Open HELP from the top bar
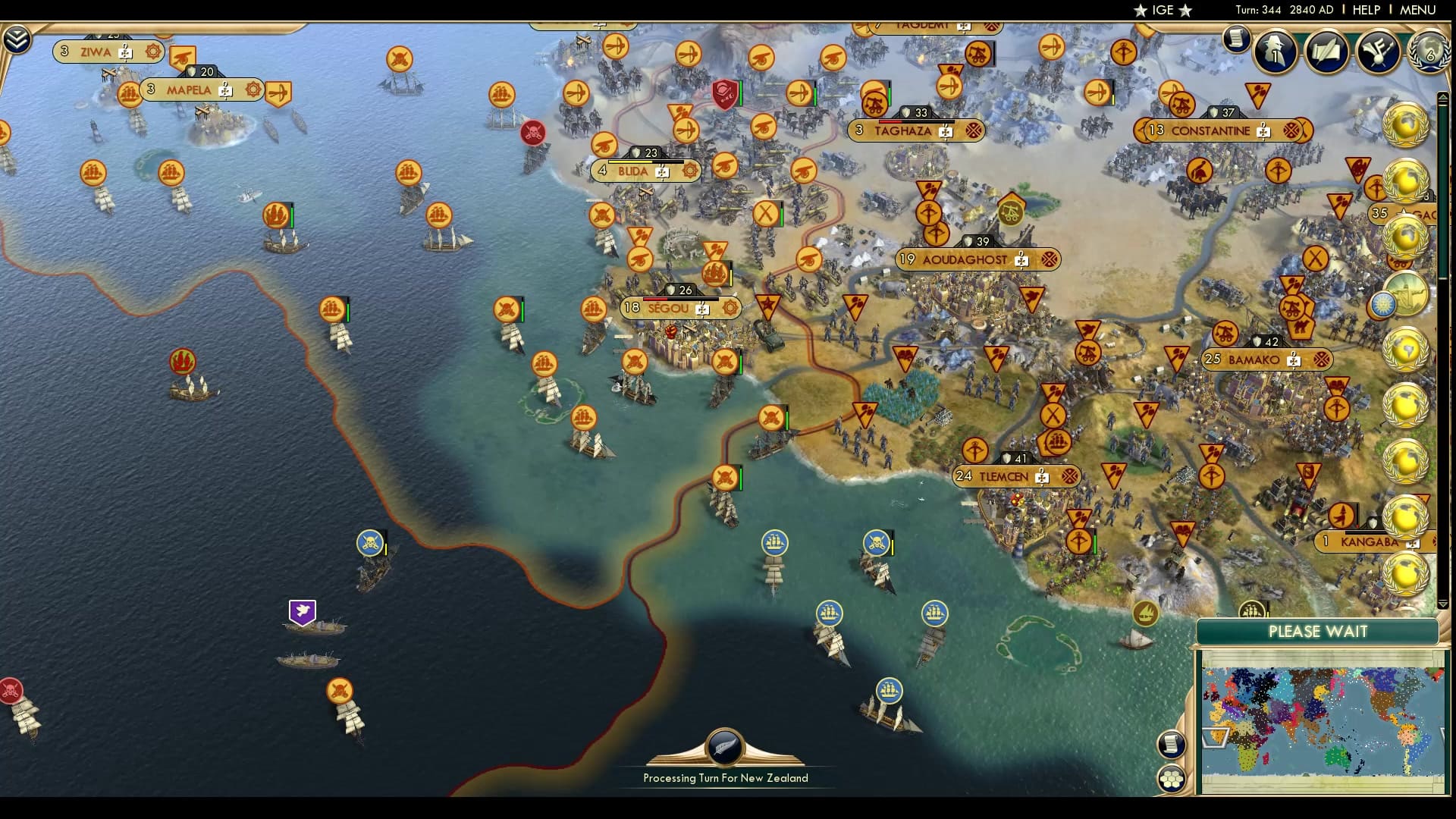Viewport: 1456px width, 819px height. (1367, 10)
